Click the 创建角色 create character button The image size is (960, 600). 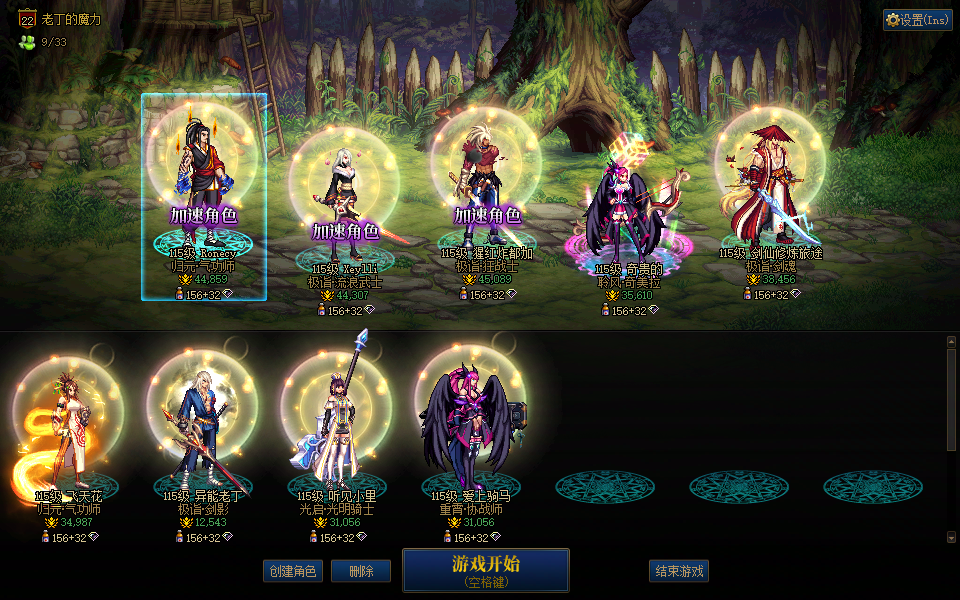pyautogui.click(x=293, y=571)
